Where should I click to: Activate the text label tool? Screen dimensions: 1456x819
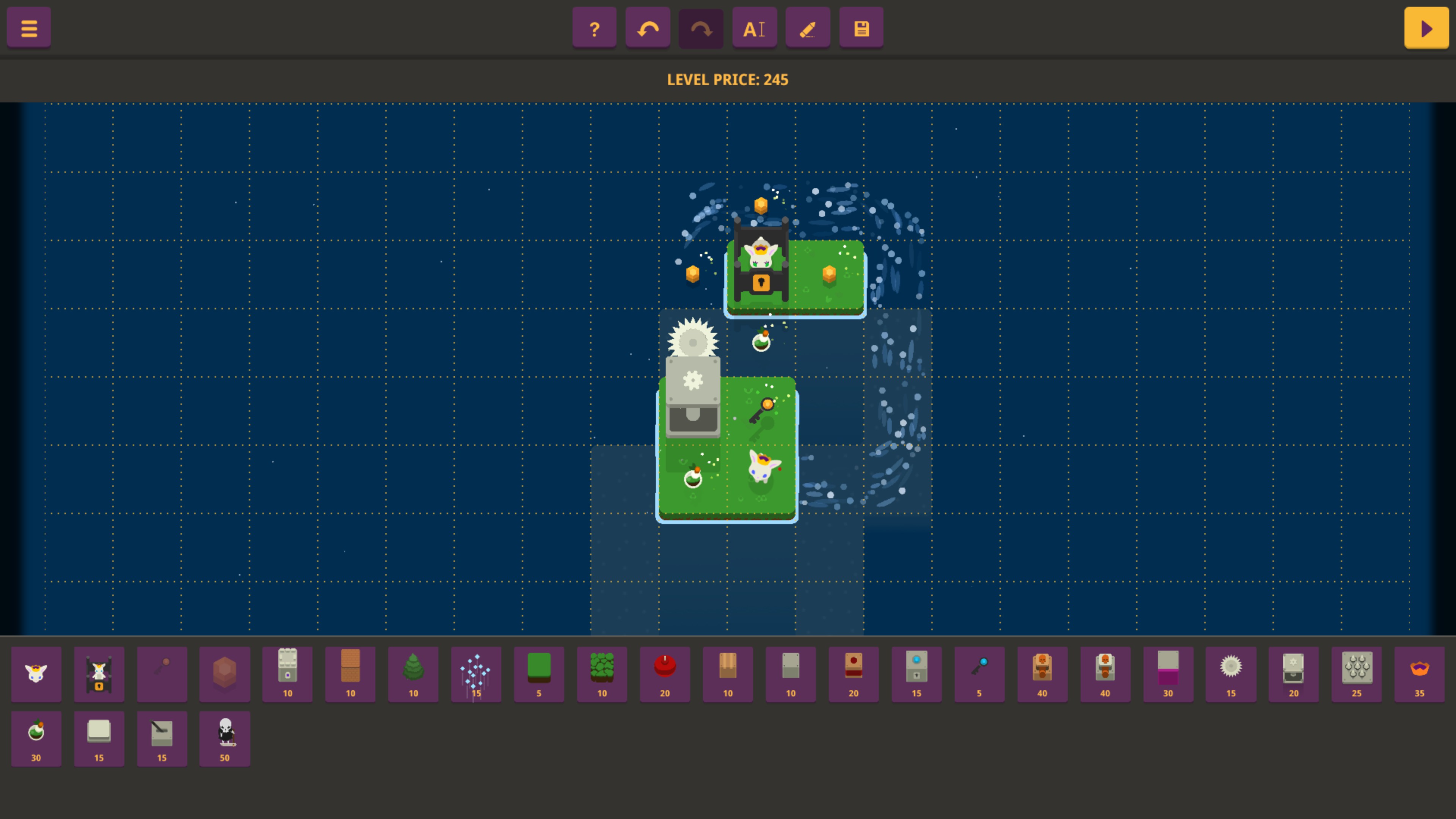pyautogui.click(x=754, y=27)
